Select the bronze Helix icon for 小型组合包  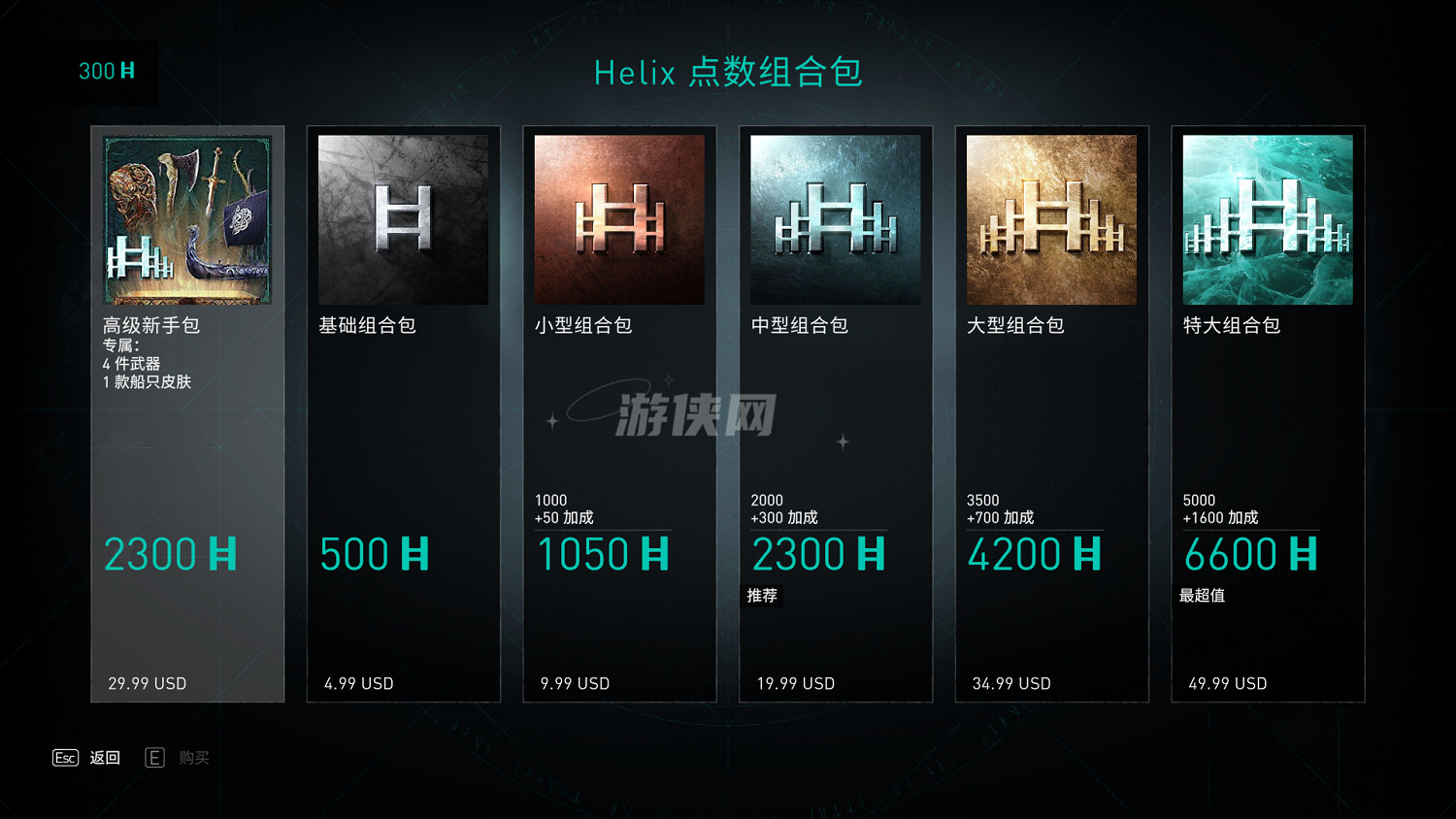pos(619,218)
